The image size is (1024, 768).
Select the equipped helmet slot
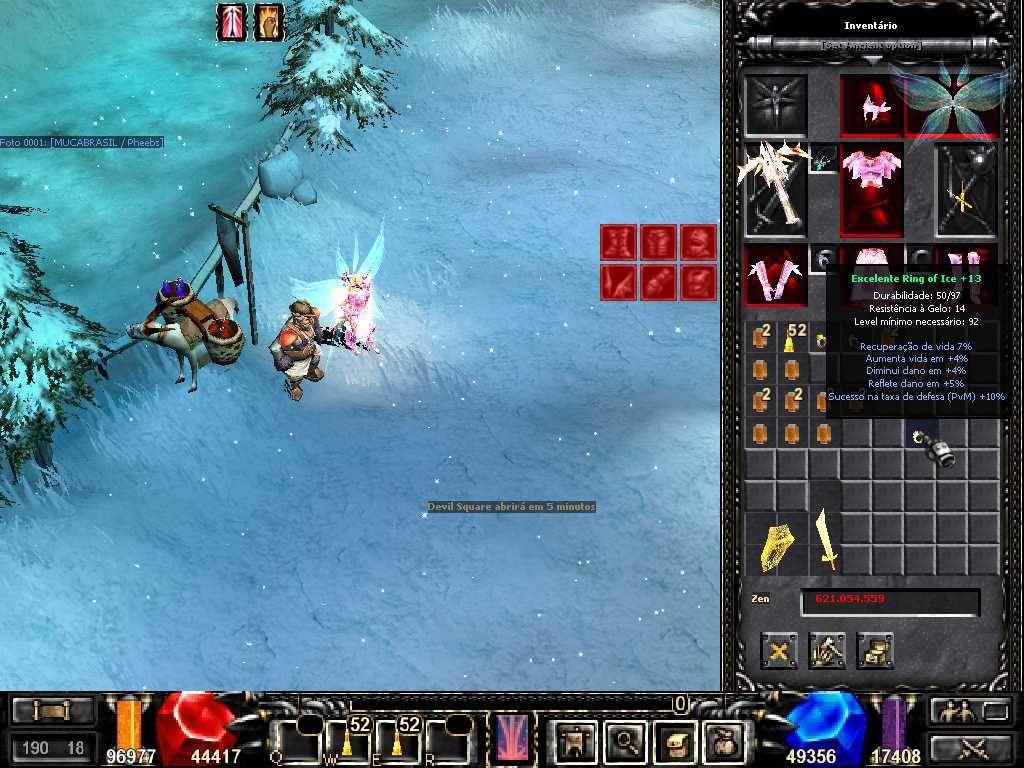(x=871, y=106)
